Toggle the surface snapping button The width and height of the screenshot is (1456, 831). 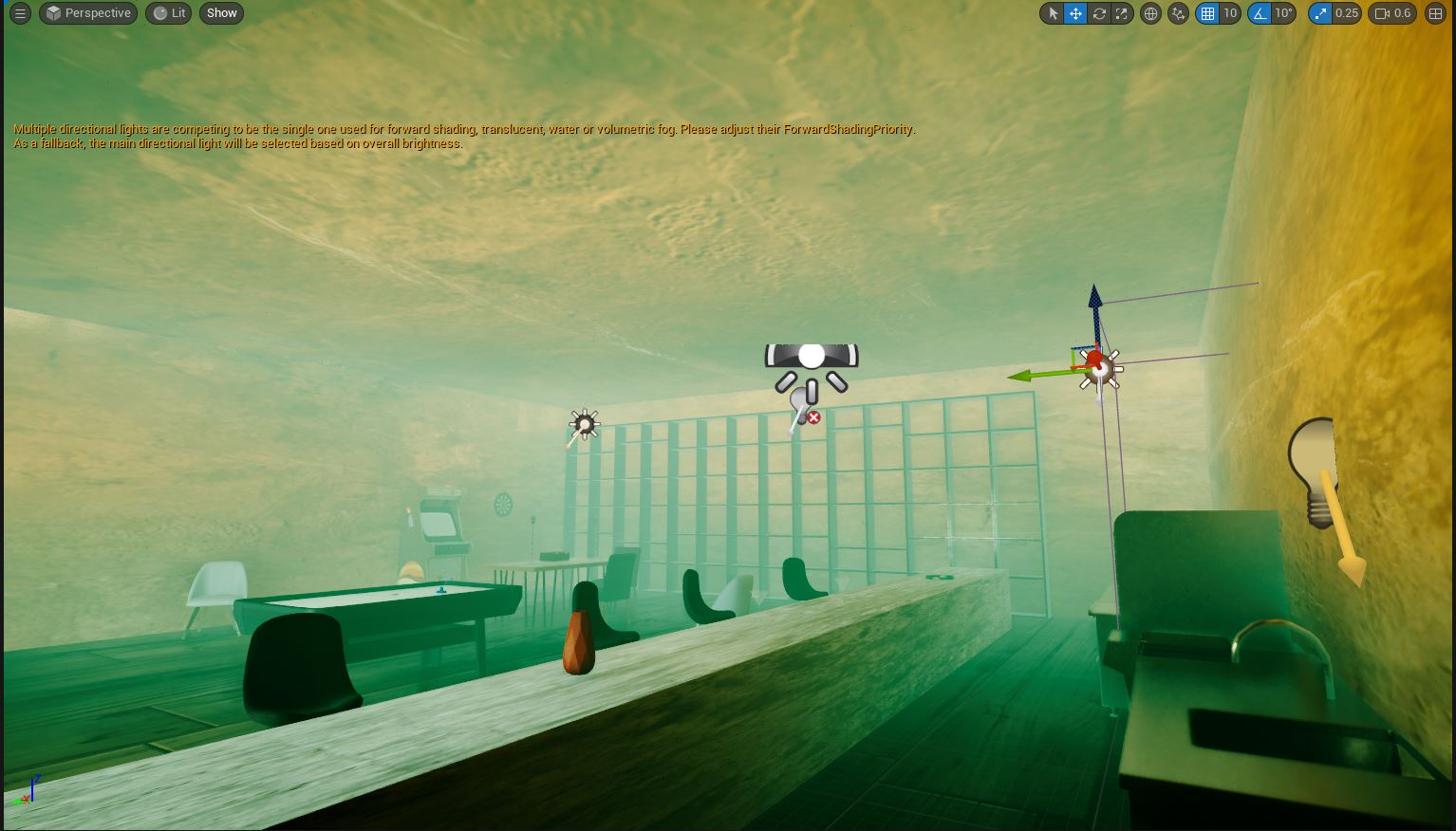(1179, 13)
